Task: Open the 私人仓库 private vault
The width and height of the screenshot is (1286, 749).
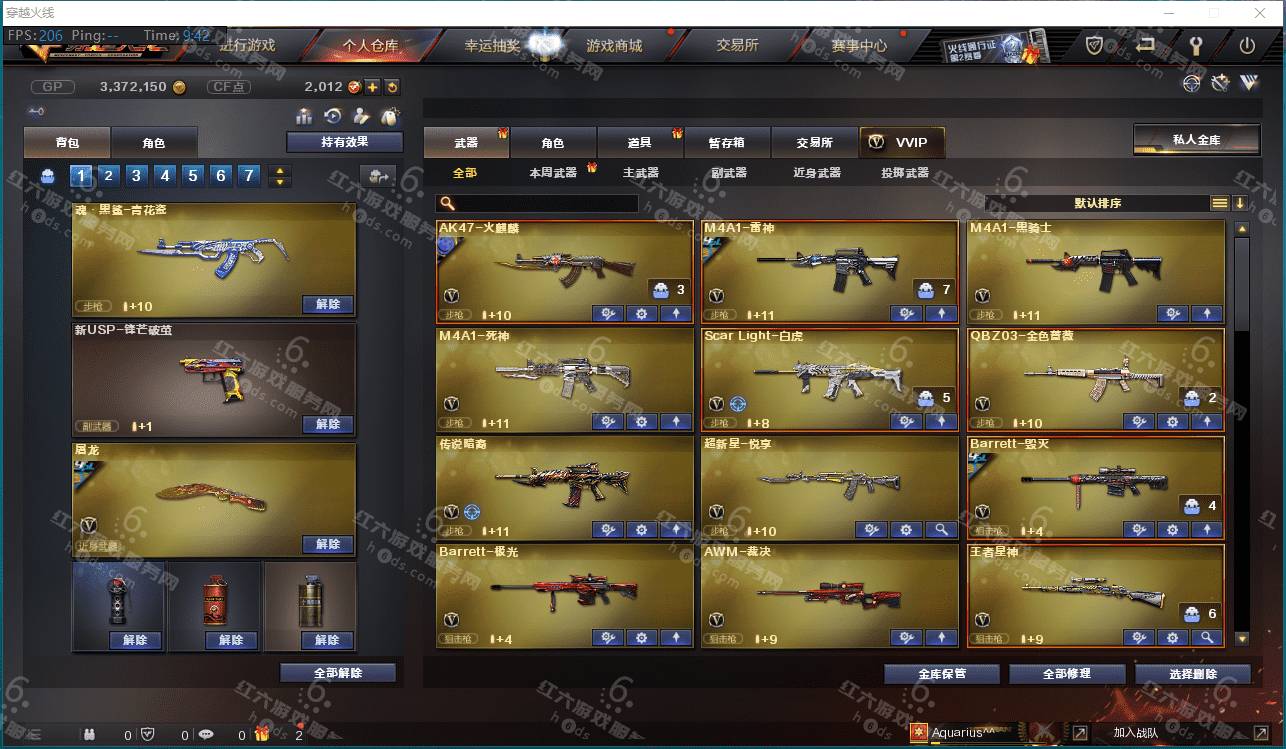Action: pos(1196,139)
